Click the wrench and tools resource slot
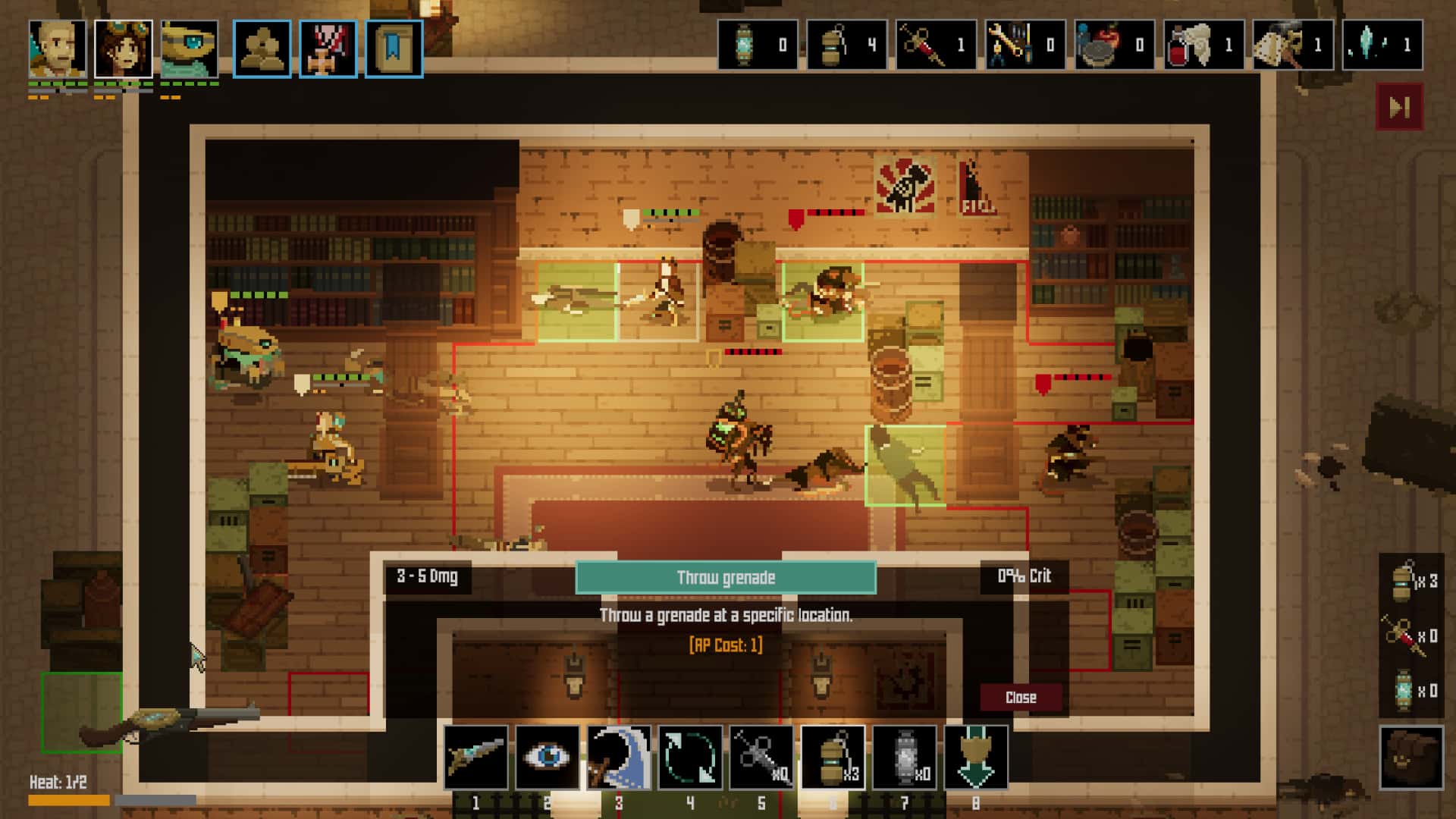 pyautogui.click(x=1025, y=45)
